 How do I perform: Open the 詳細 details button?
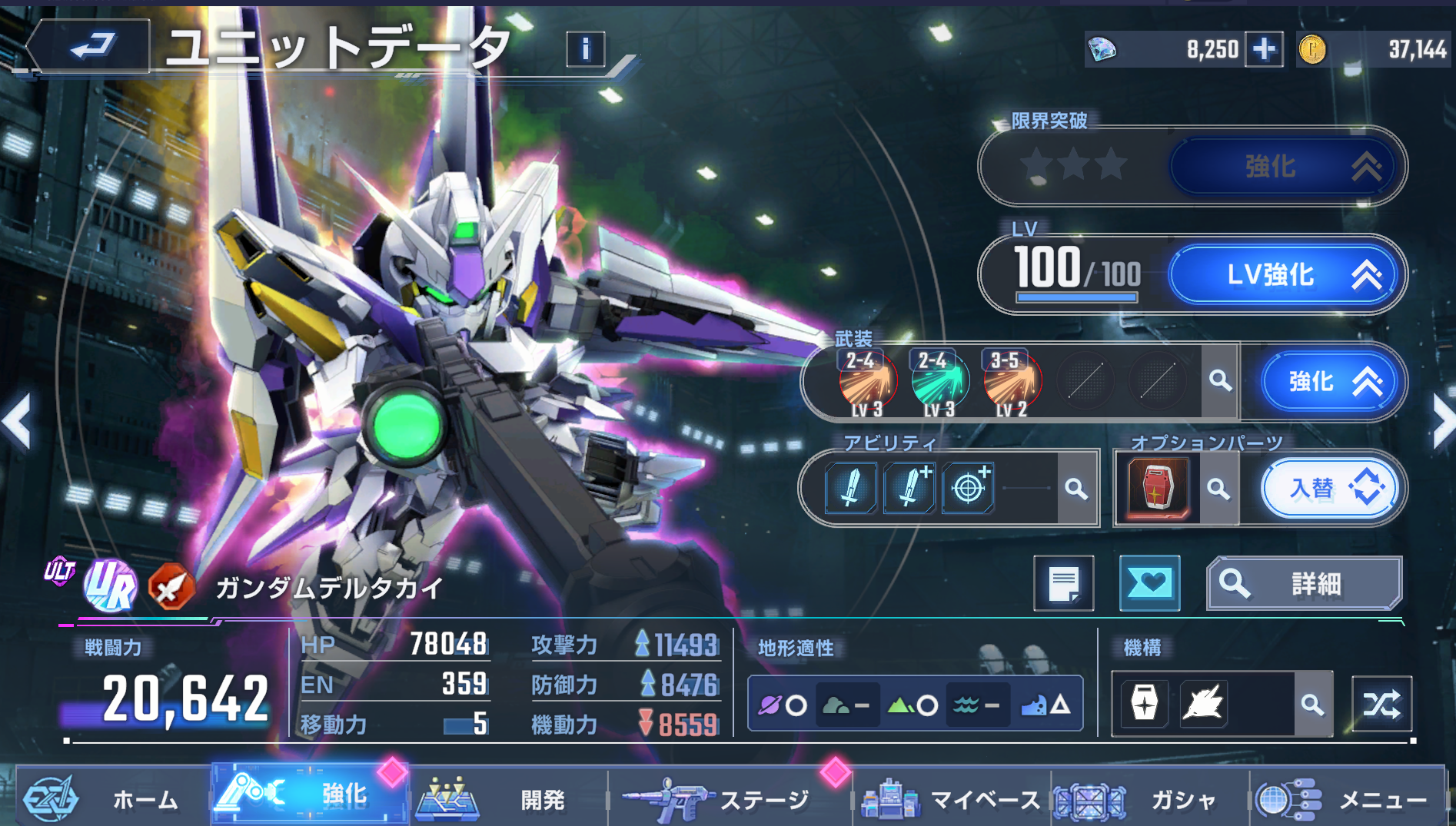tap(1304, 584)
